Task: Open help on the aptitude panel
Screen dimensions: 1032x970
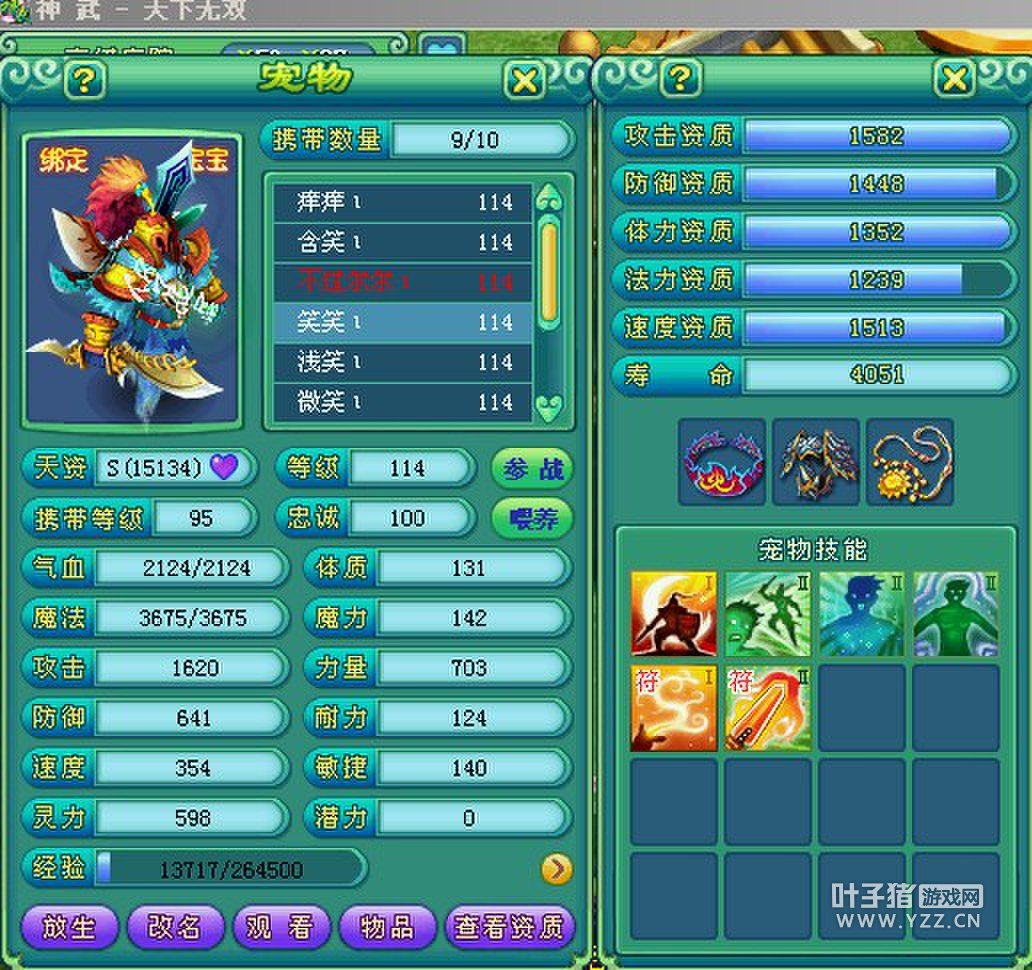Action: [680, 78]
